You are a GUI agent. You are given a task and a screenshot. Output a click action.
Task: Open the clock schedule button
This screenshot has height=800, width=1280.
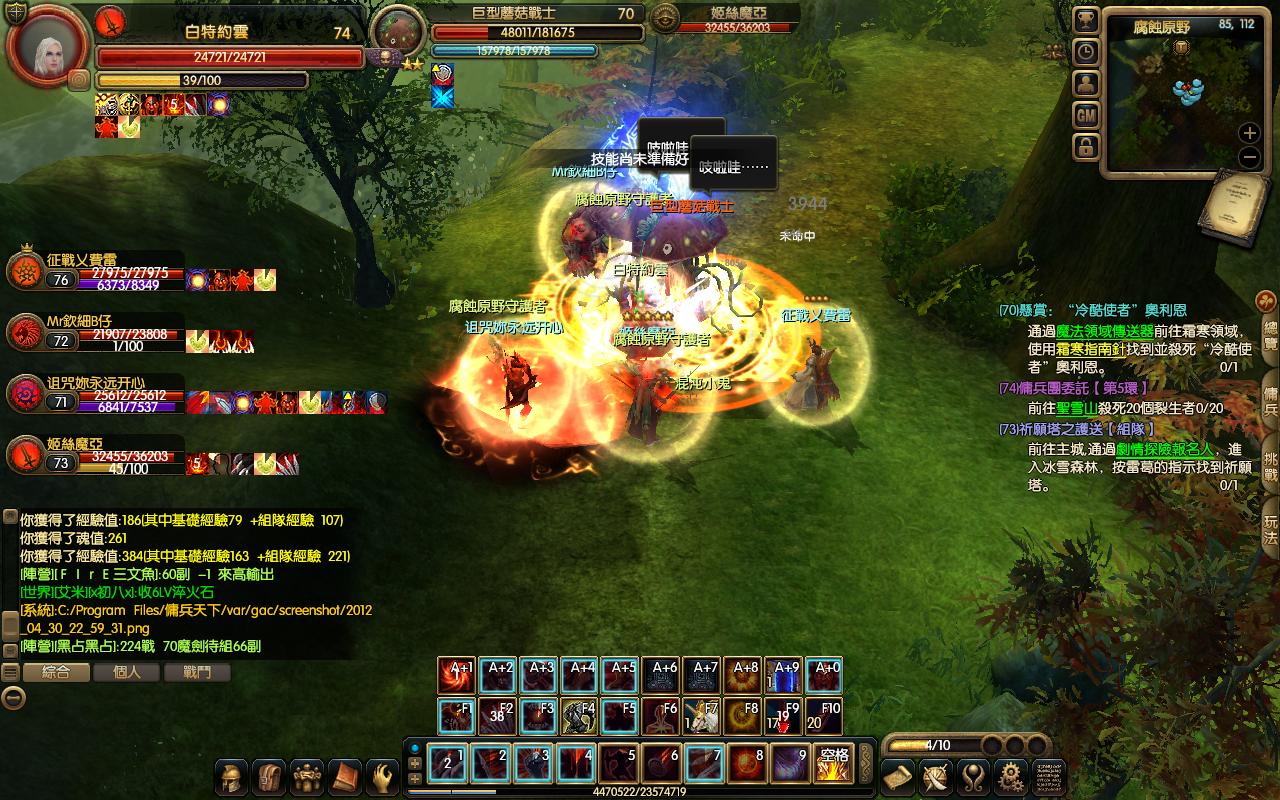1086,52
